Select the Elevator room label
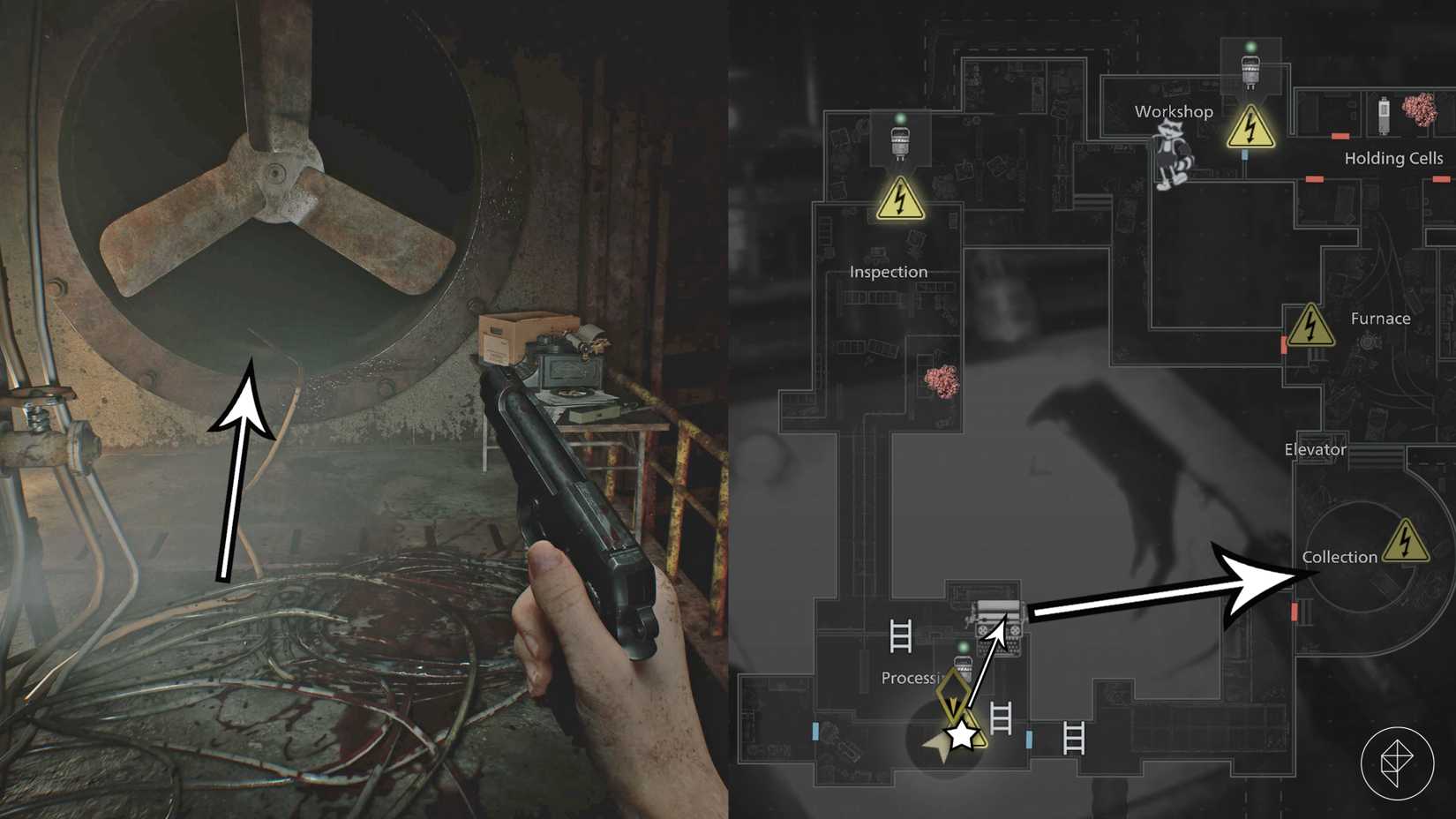The image size is (1456, 819). point(1315,449)
